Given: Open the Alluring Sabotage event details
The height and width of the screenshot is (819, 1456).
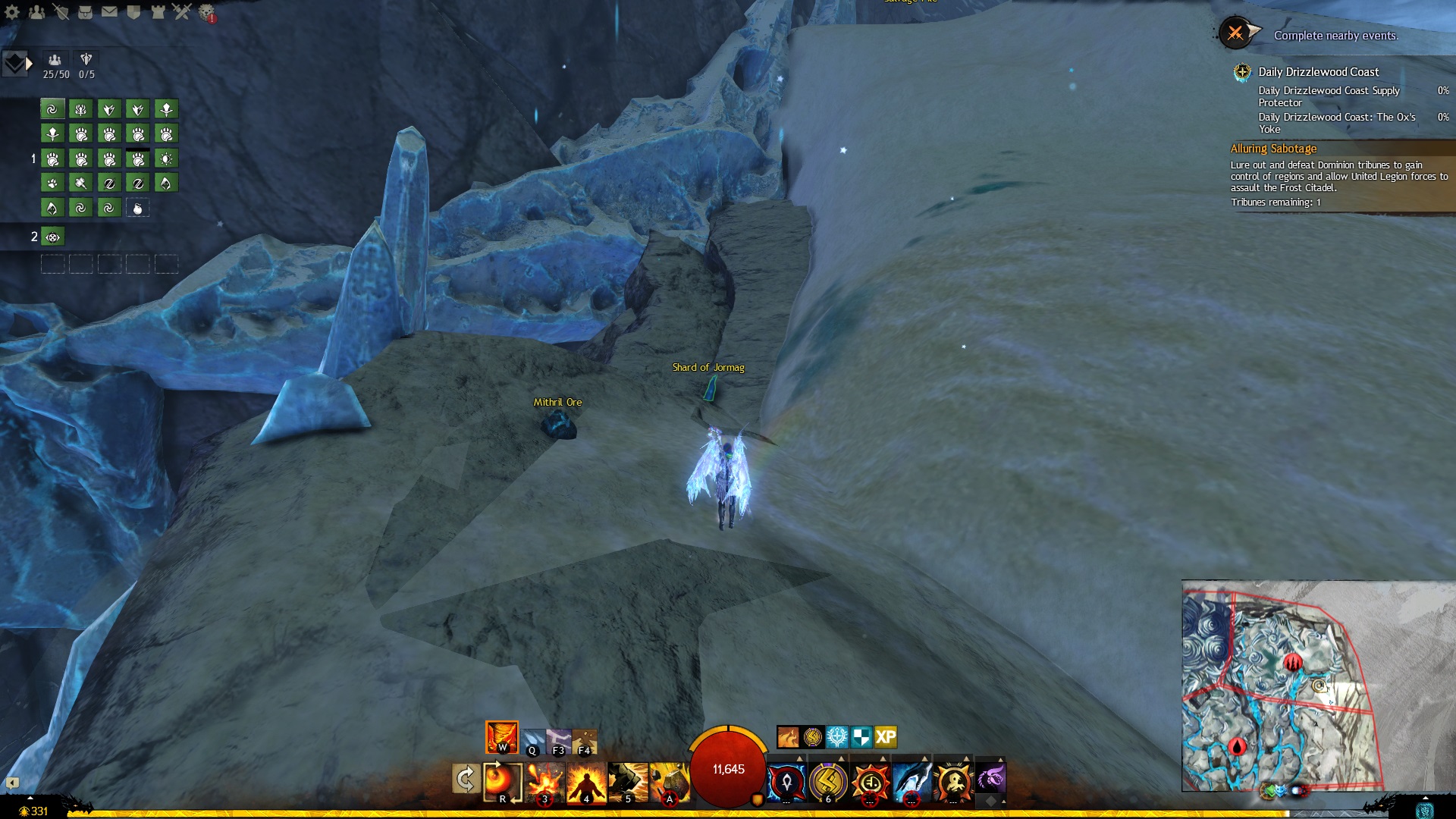Looking at the screenshot, I should 1273,149.
